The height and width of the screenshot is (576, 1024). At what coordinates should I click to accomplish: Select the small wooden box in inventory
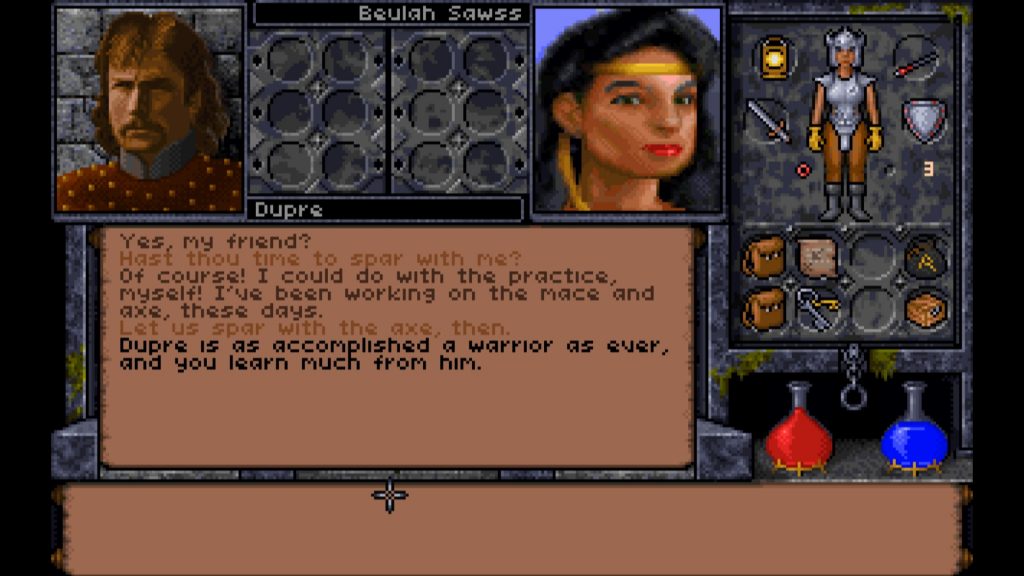(x=925, y=309)
